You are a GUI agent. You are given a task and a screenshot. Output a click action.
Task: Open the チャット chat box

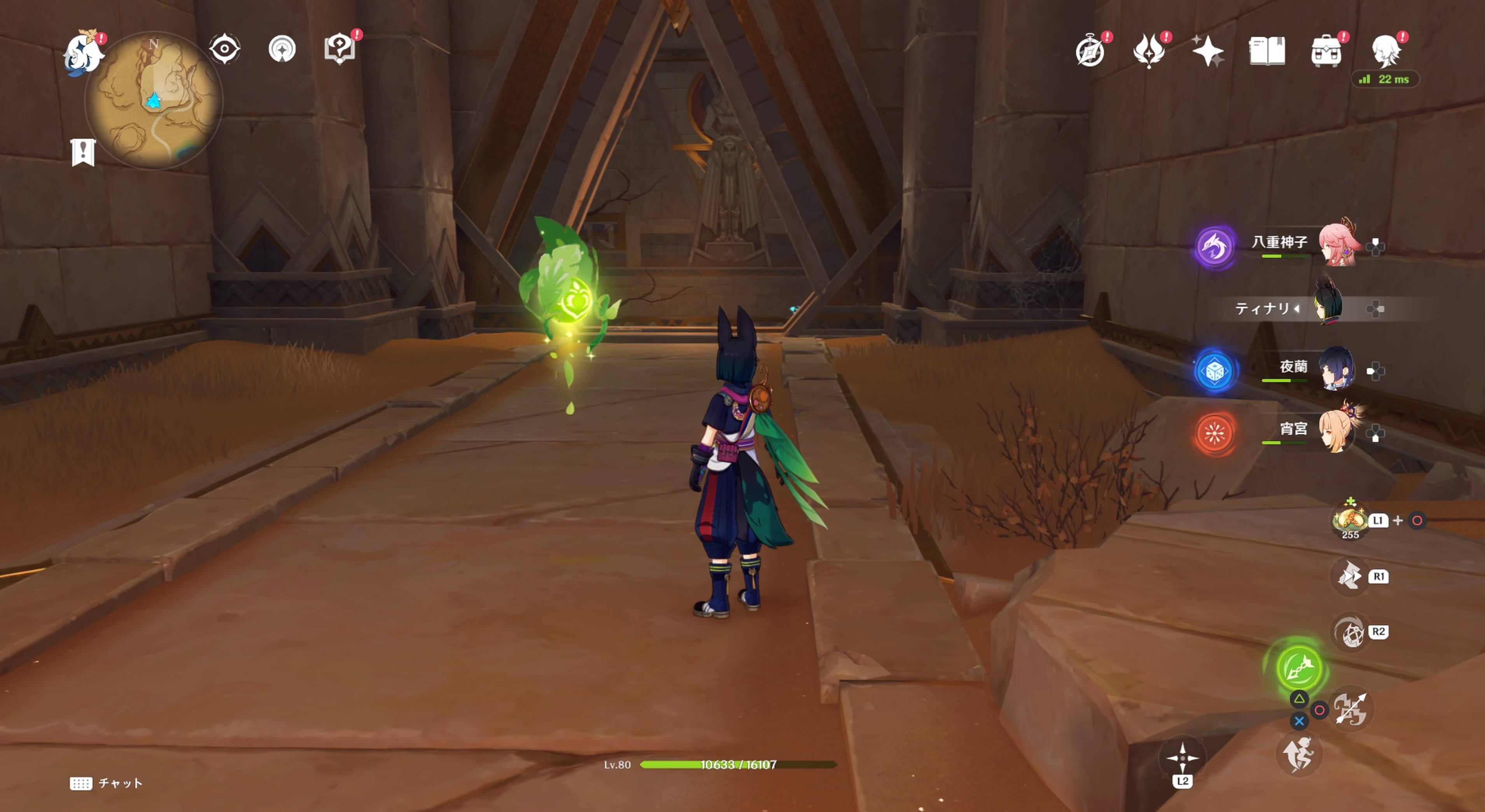coord(107,783)
